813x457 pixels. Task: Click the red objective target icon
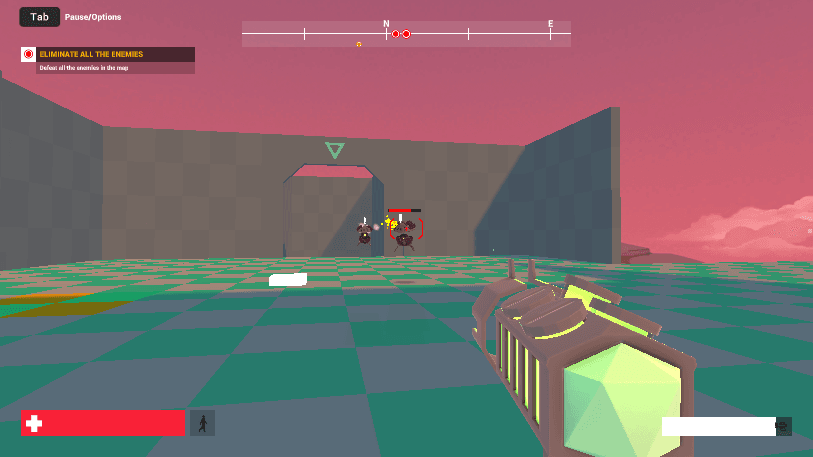[x=29, y=54]
